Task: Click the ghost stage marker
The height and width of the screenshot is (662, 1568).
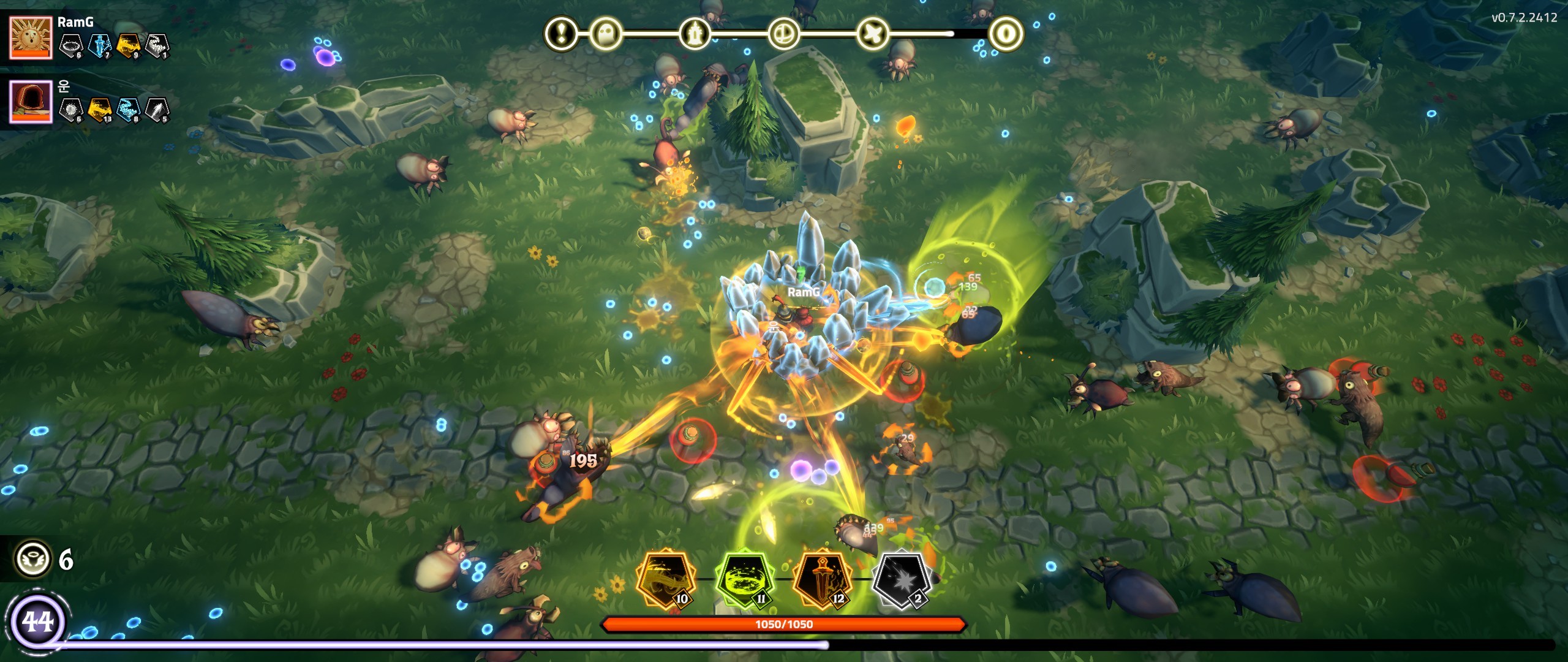Action: click(x=606, y=33)
